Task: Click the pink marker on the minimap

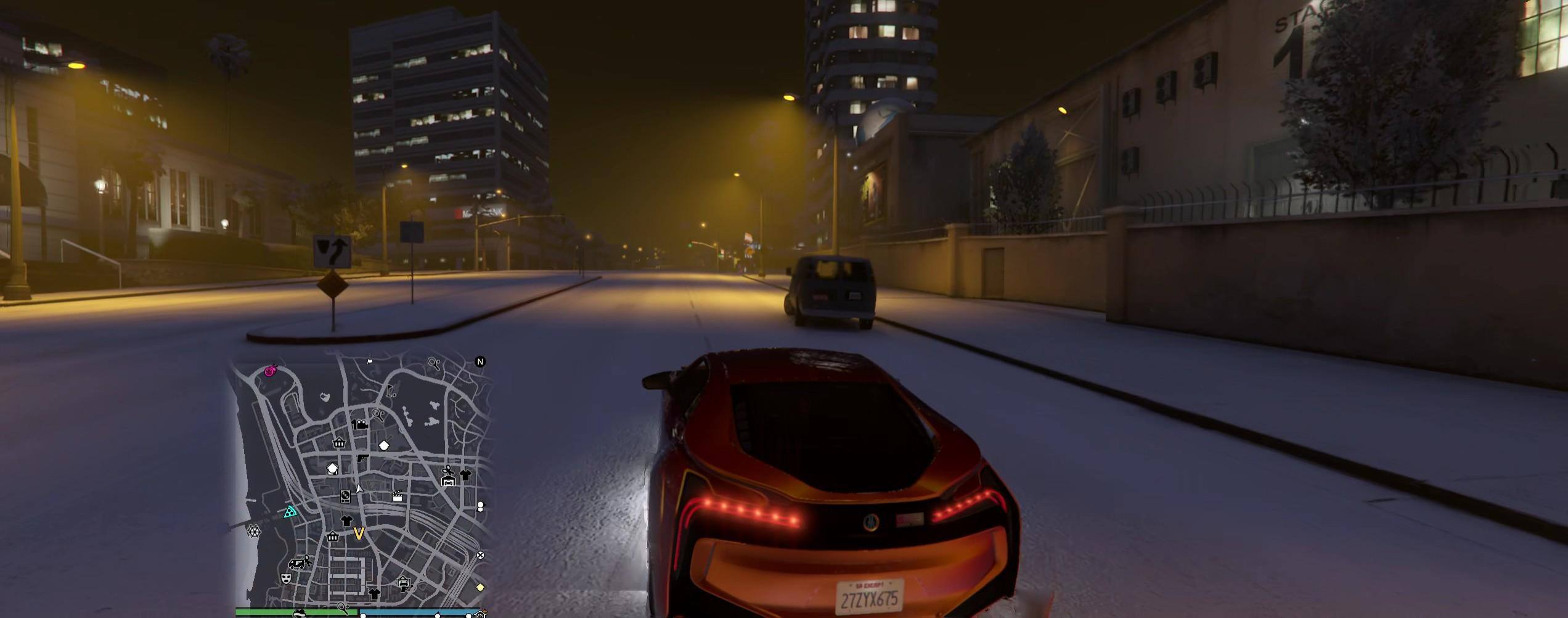Action: (270, 371)
